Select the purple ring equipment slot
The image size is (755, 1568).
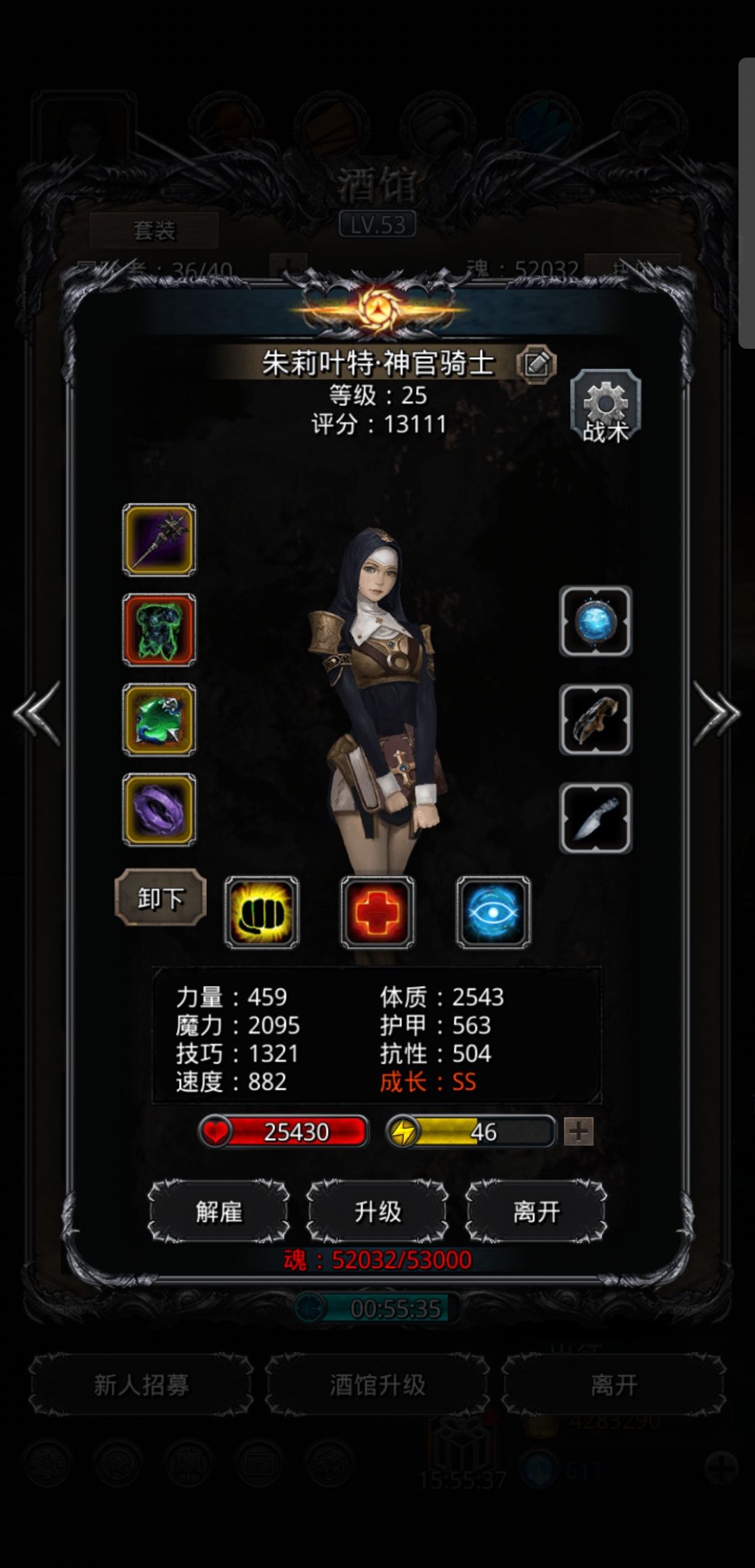click(159, 809)
